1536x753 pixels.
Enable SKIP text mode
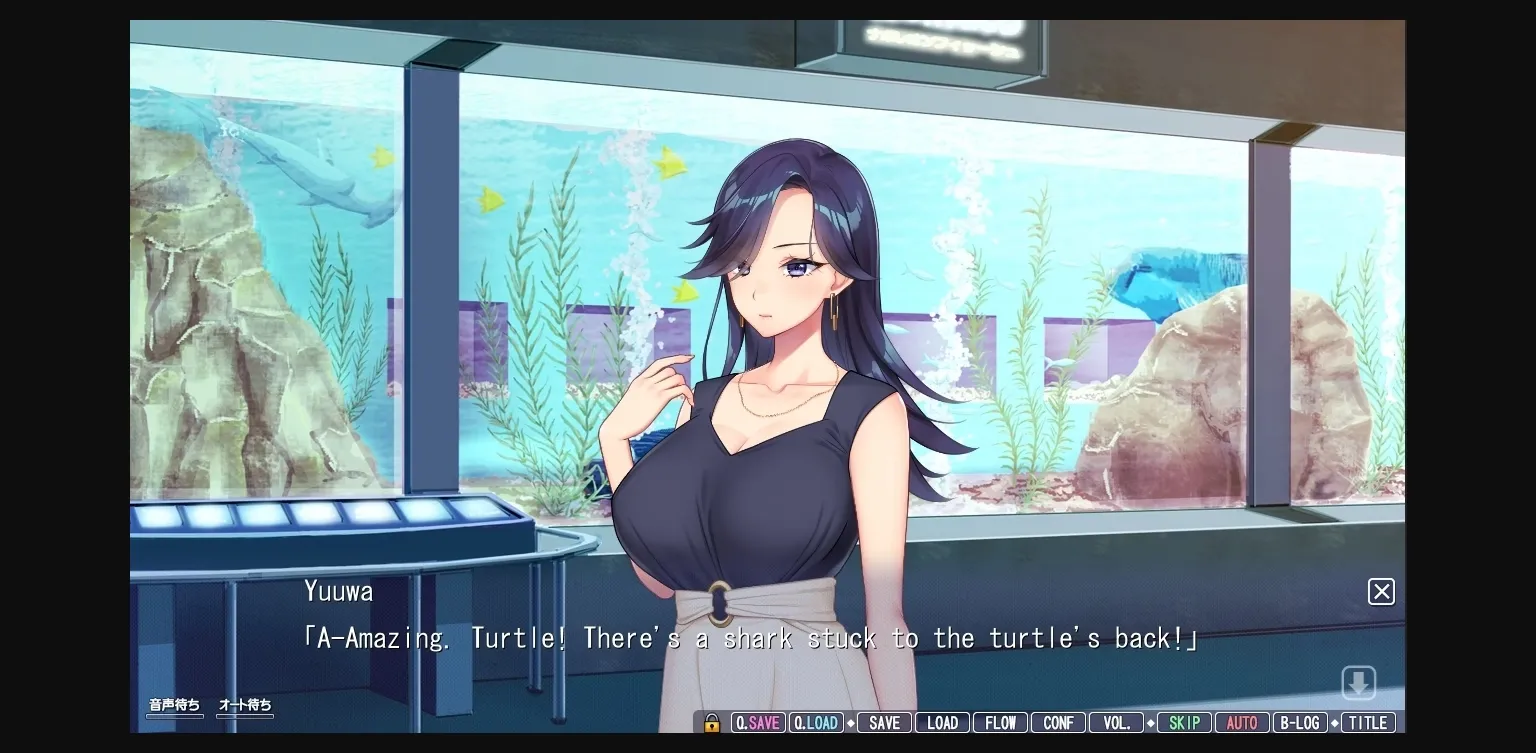(1184, 722)
